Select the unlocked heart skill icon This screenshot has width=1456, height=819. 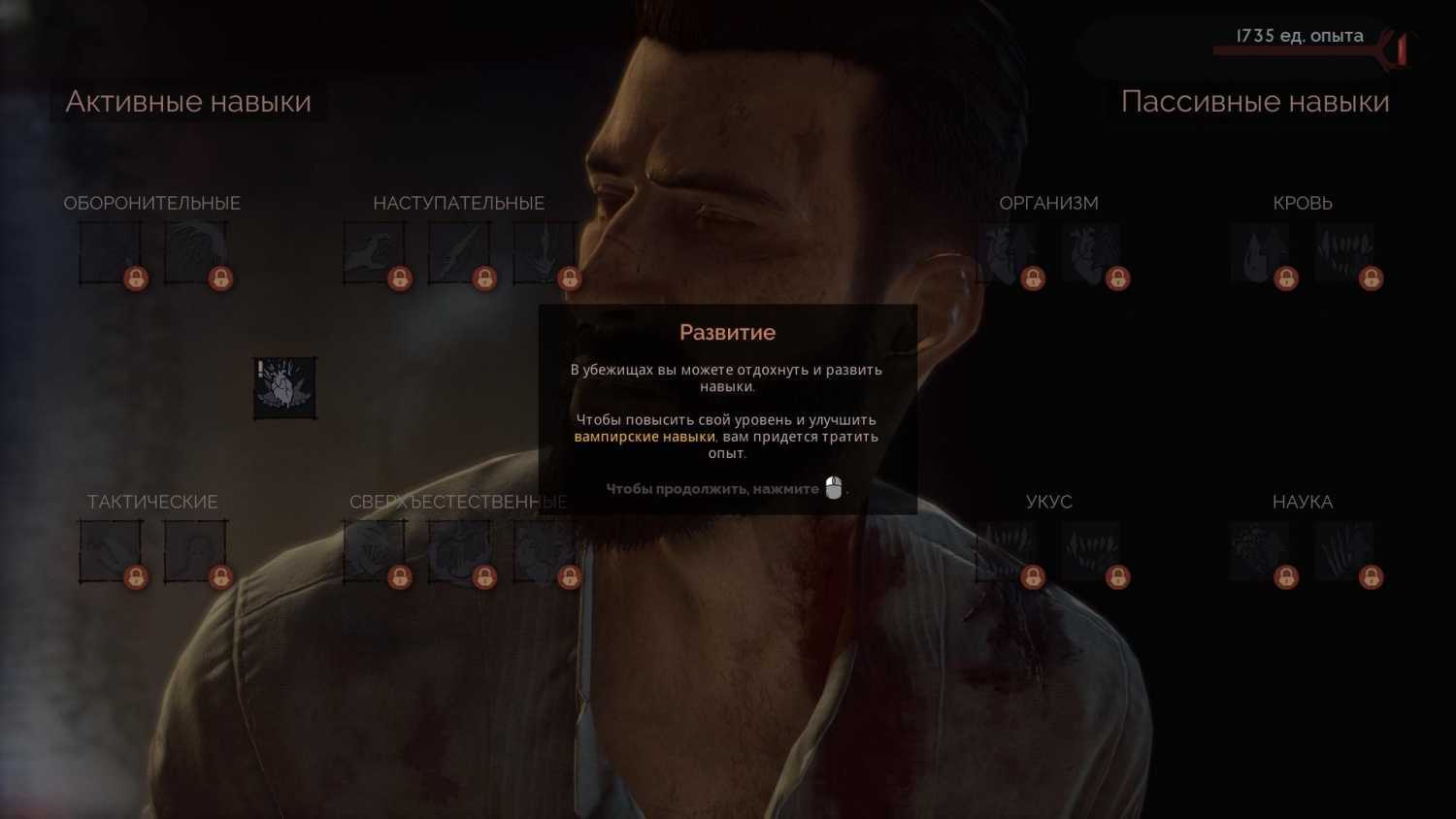(284, 388)
